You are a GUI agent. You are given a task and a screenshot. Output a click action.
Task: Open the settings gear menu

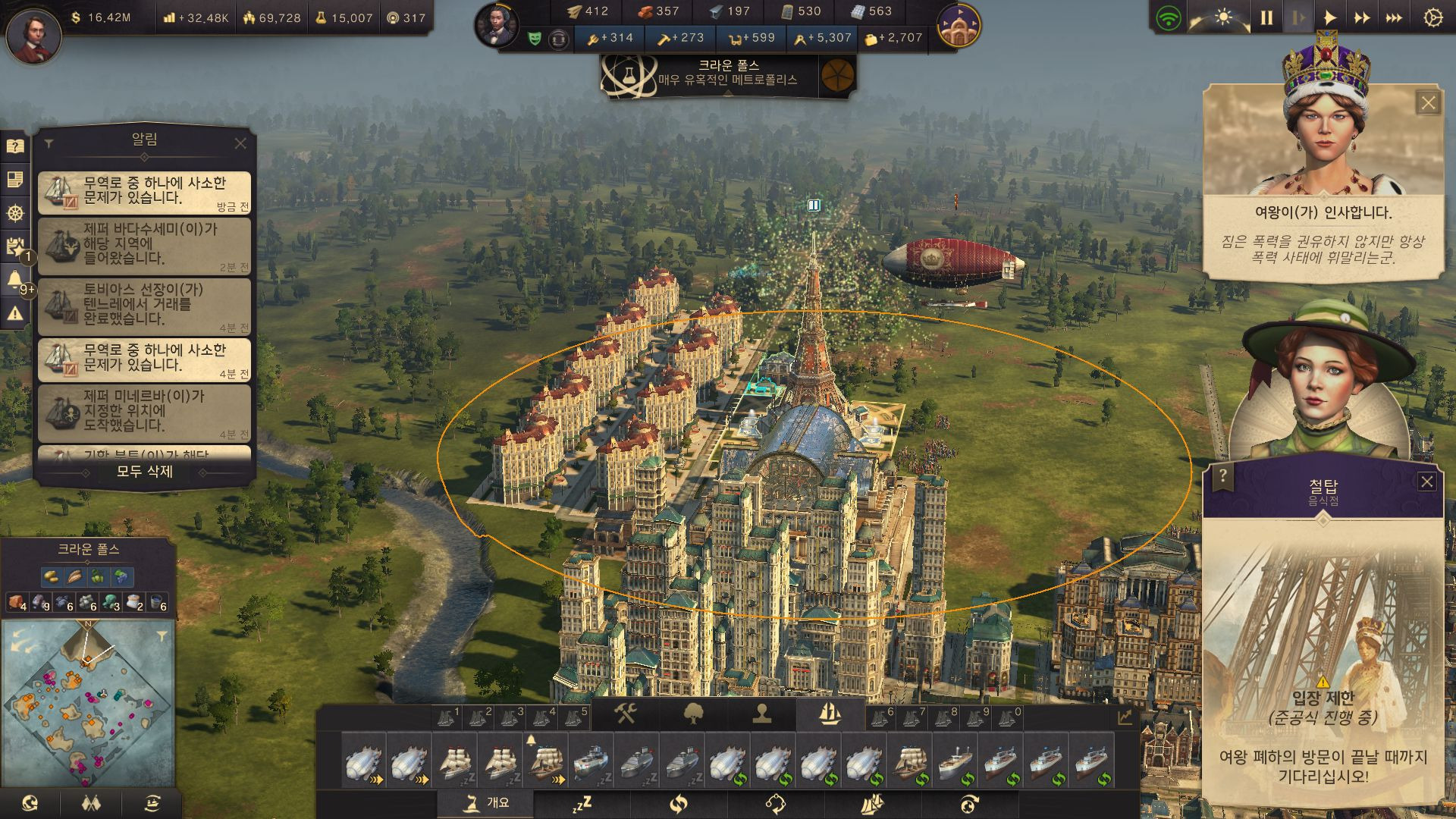1432,17
